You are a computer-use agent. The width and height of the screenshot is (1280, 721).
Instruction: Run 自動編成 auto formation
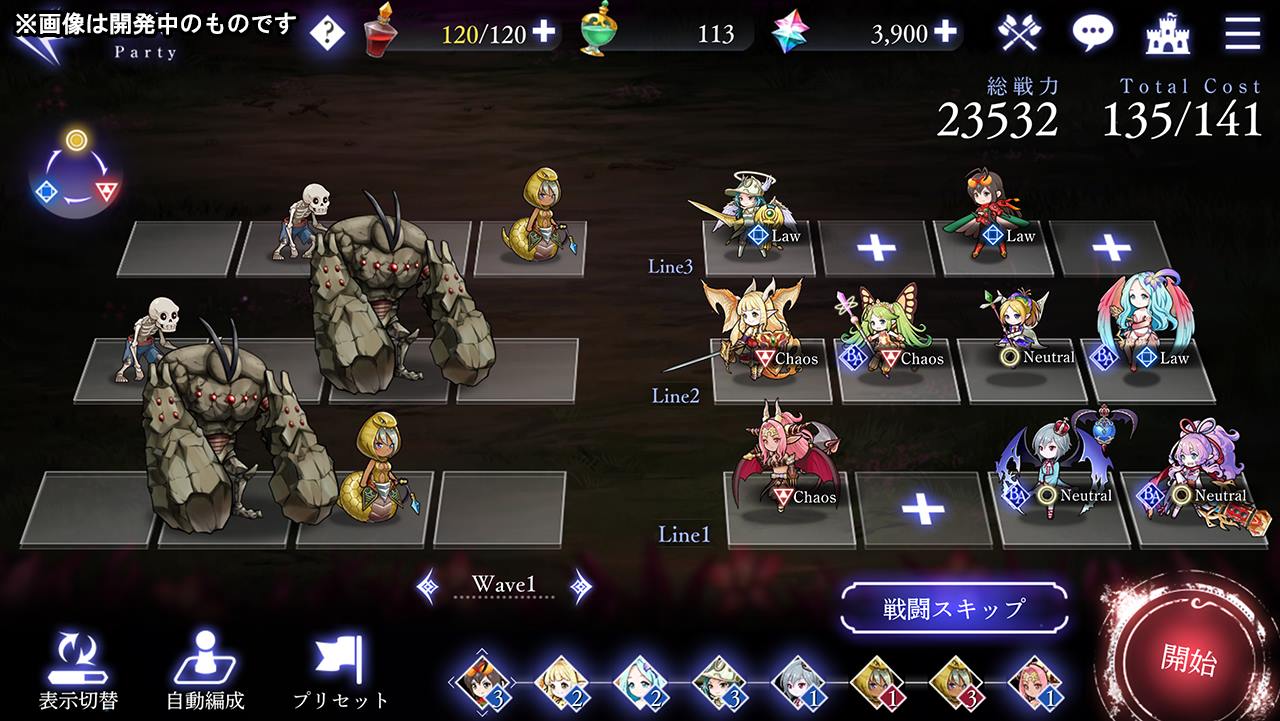click(x=205, y=672)
